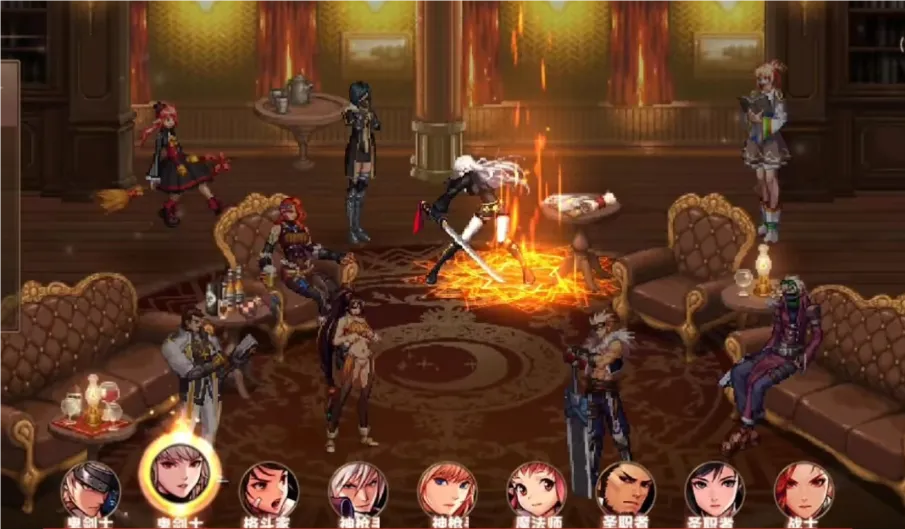This screenshot has width=905, height=529.
Task: Choose the orange-haired female Gunner portrait
Action: coord(447,489)
